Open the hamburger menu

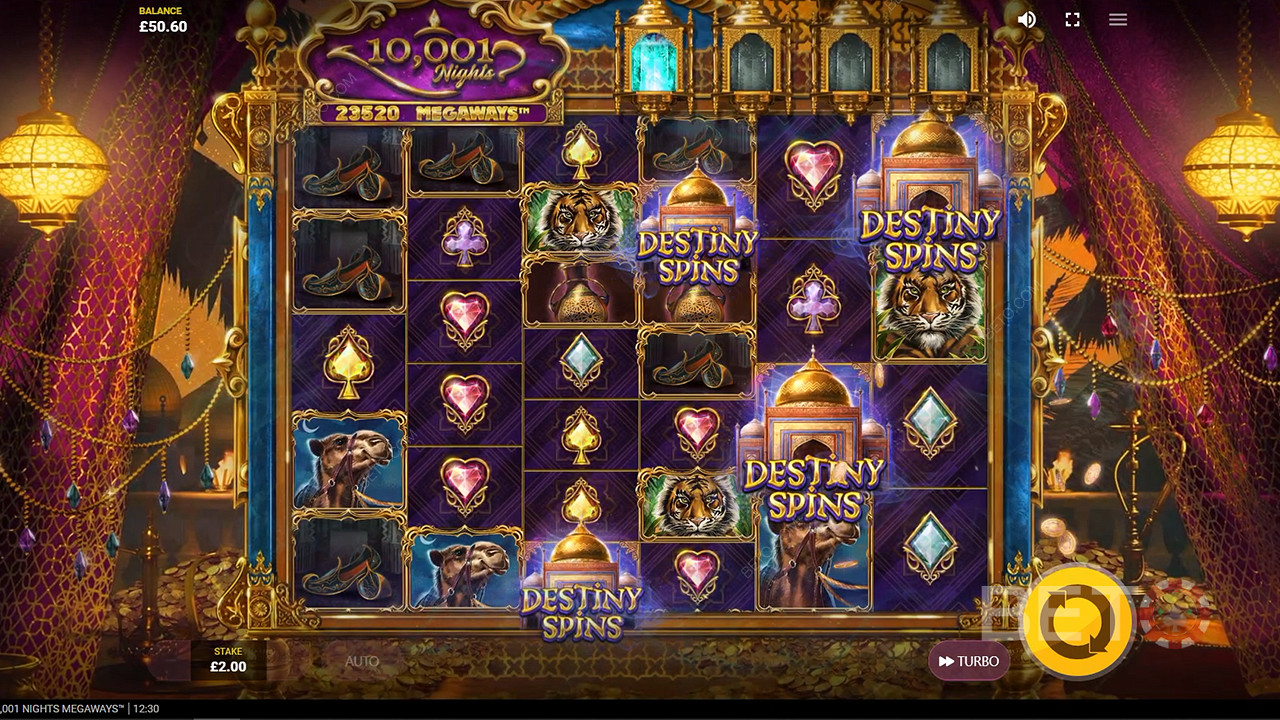point(1118,20)
